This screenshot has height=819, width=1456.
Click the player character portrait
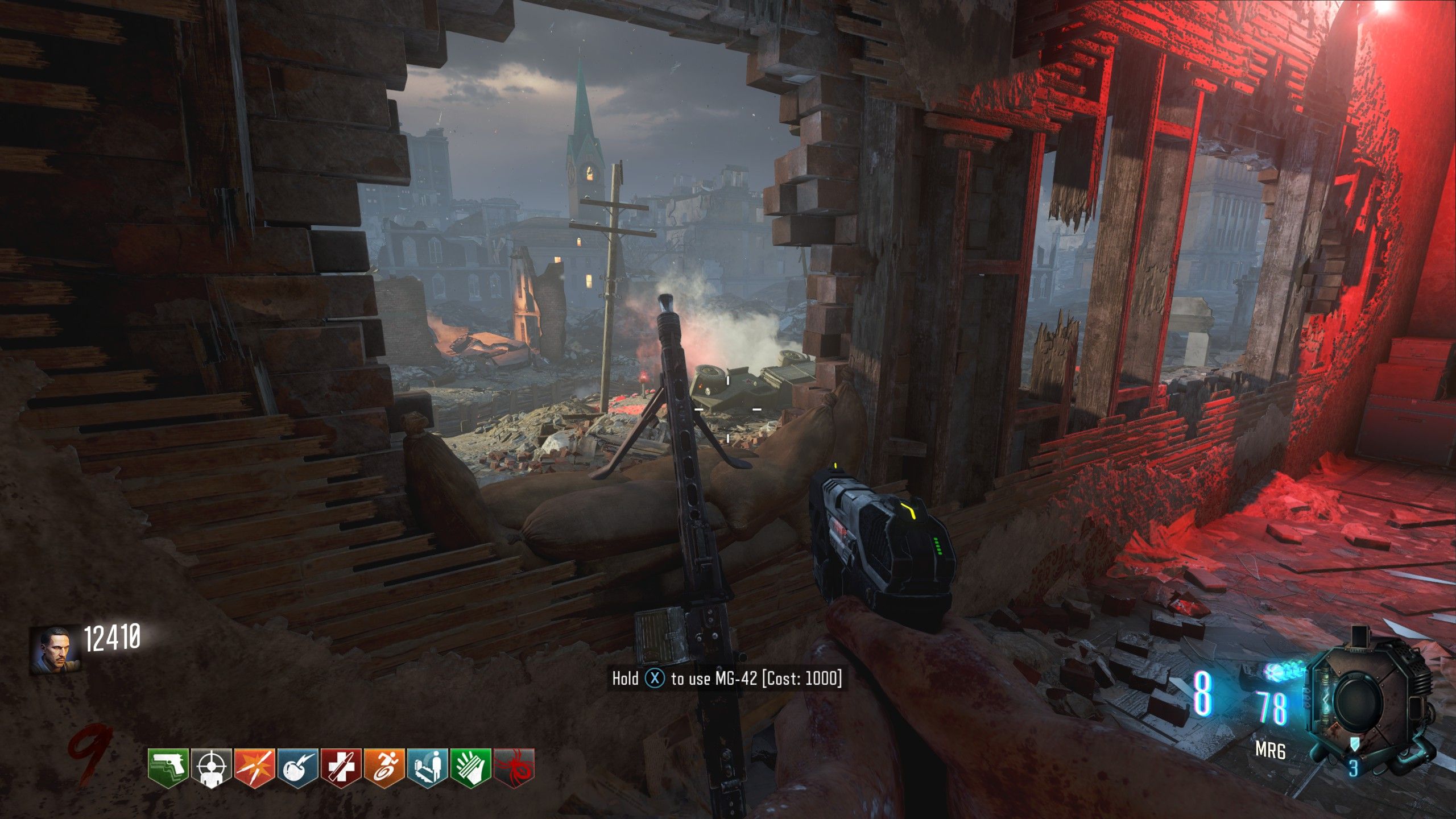click(56, 650)
